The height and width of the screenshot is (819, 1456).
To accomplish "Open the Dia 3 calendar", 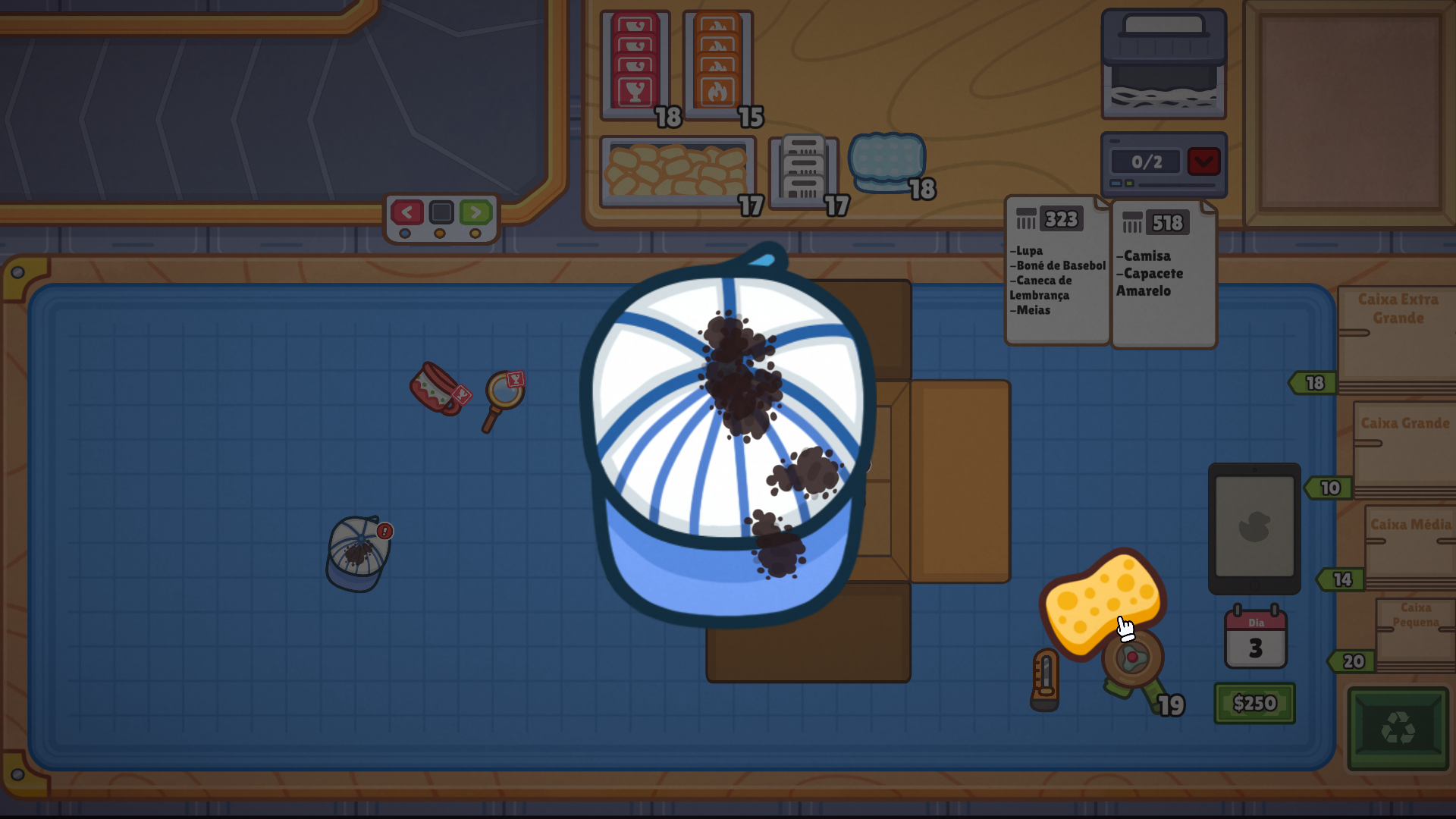I will [x=1256, y=639].
